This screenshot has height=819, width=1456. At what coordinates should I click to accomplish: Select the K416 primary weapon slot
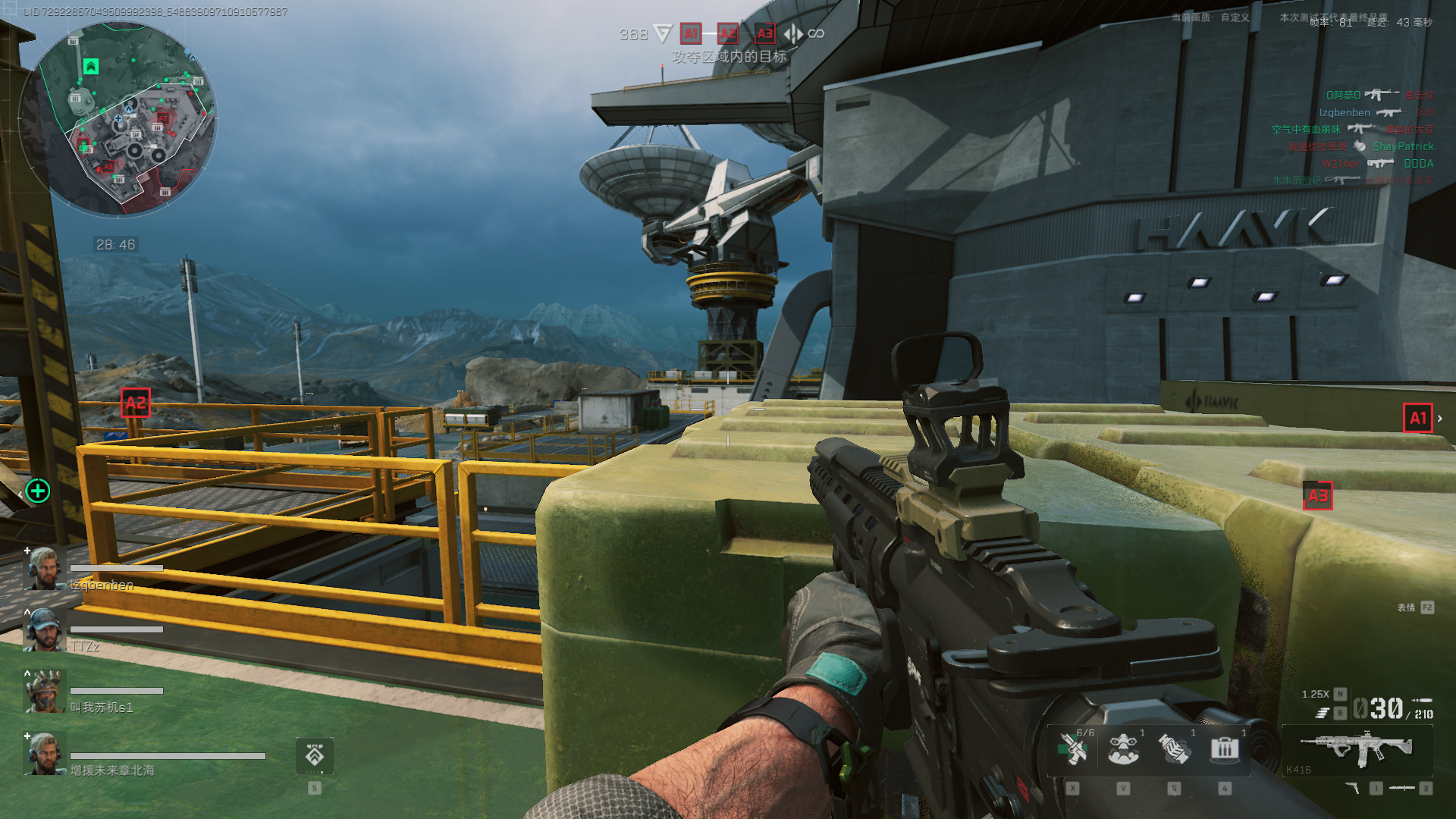[x=1357, y=750]
